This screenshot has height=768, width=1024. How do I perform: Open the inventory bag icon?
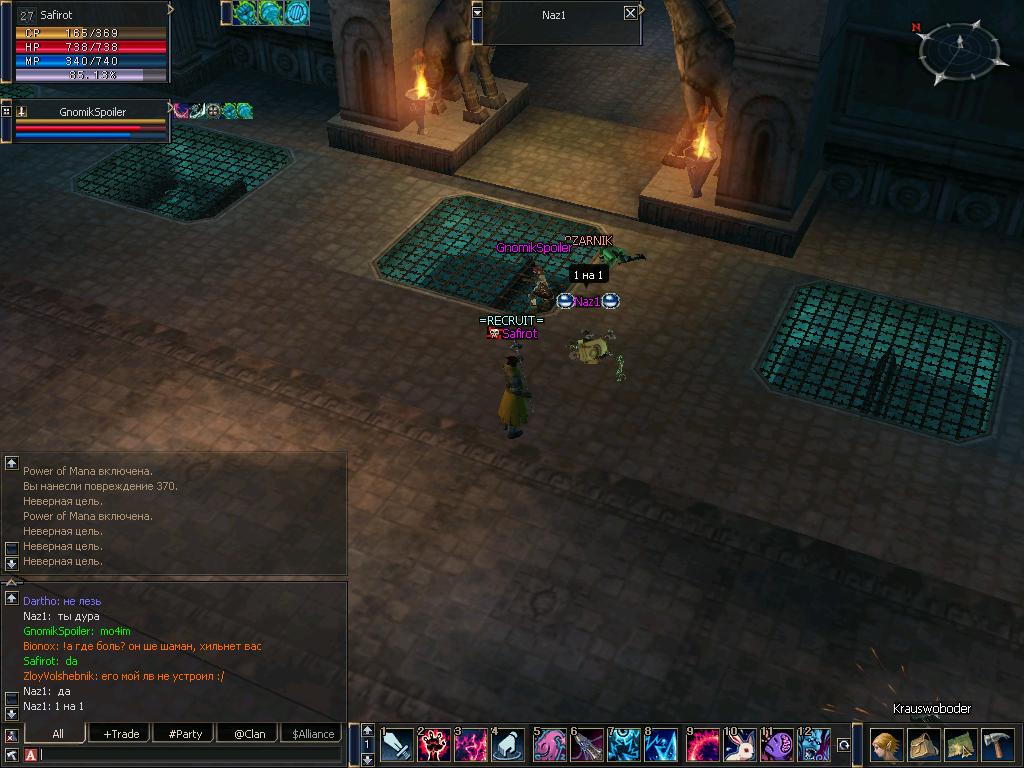tap(923, 746)
